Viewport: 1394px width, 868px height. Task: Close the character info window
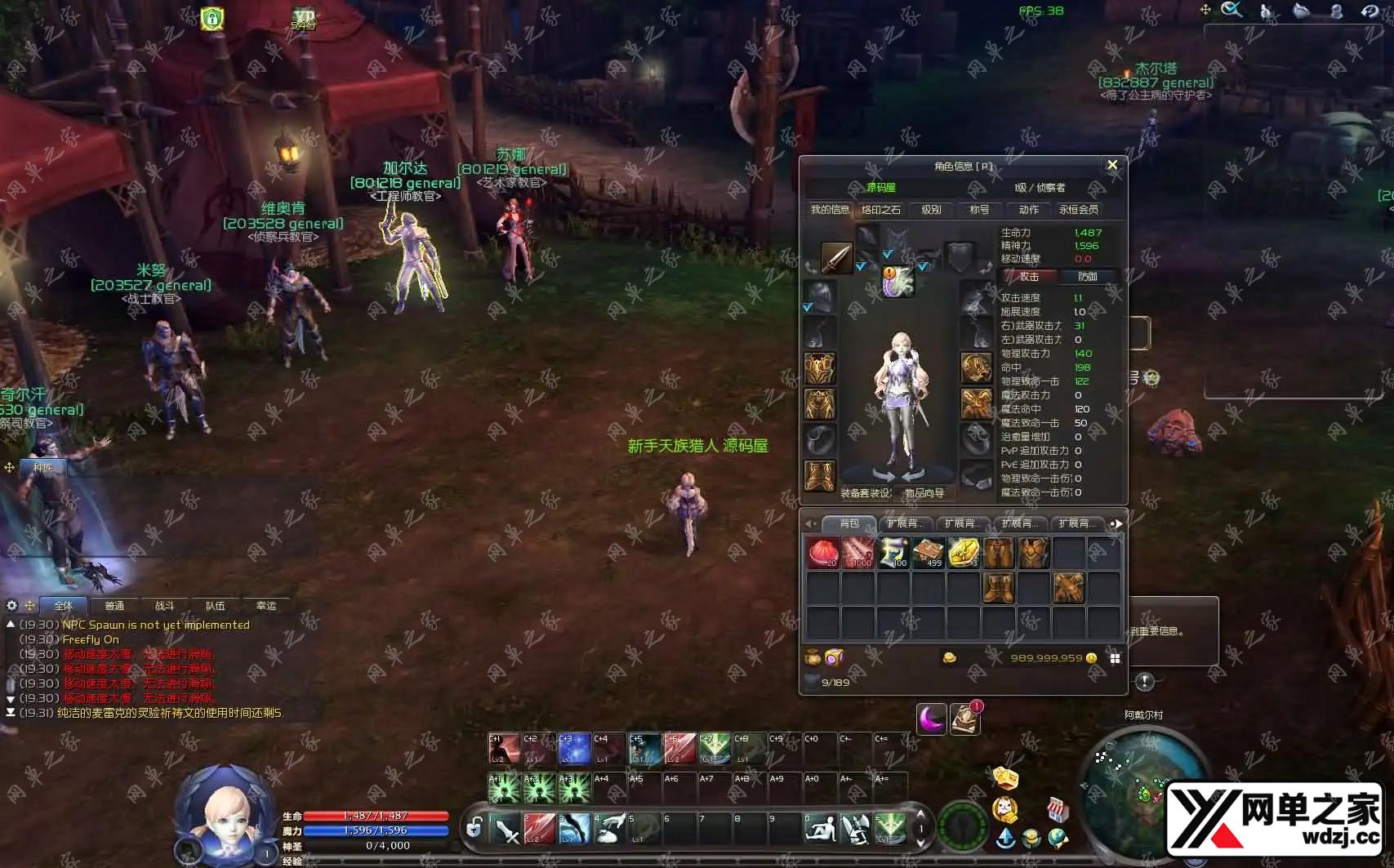click(1111, 165)
